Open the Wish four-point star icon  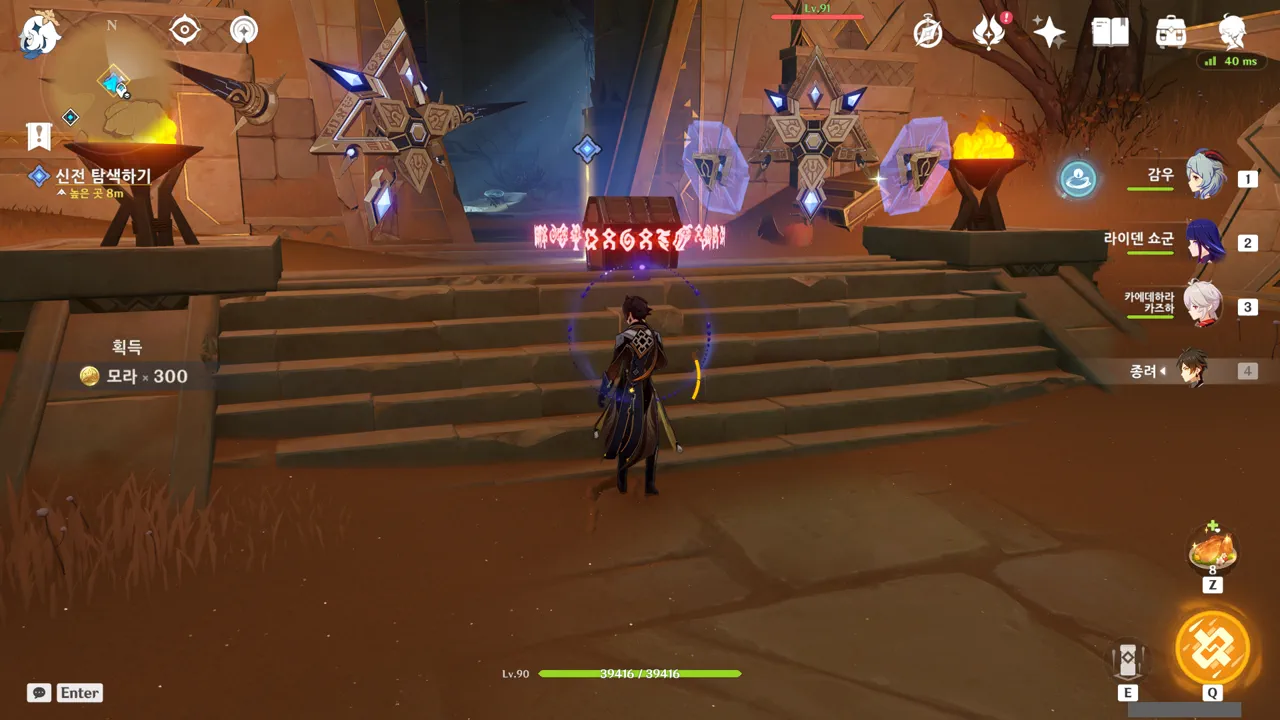[1049, 33]
